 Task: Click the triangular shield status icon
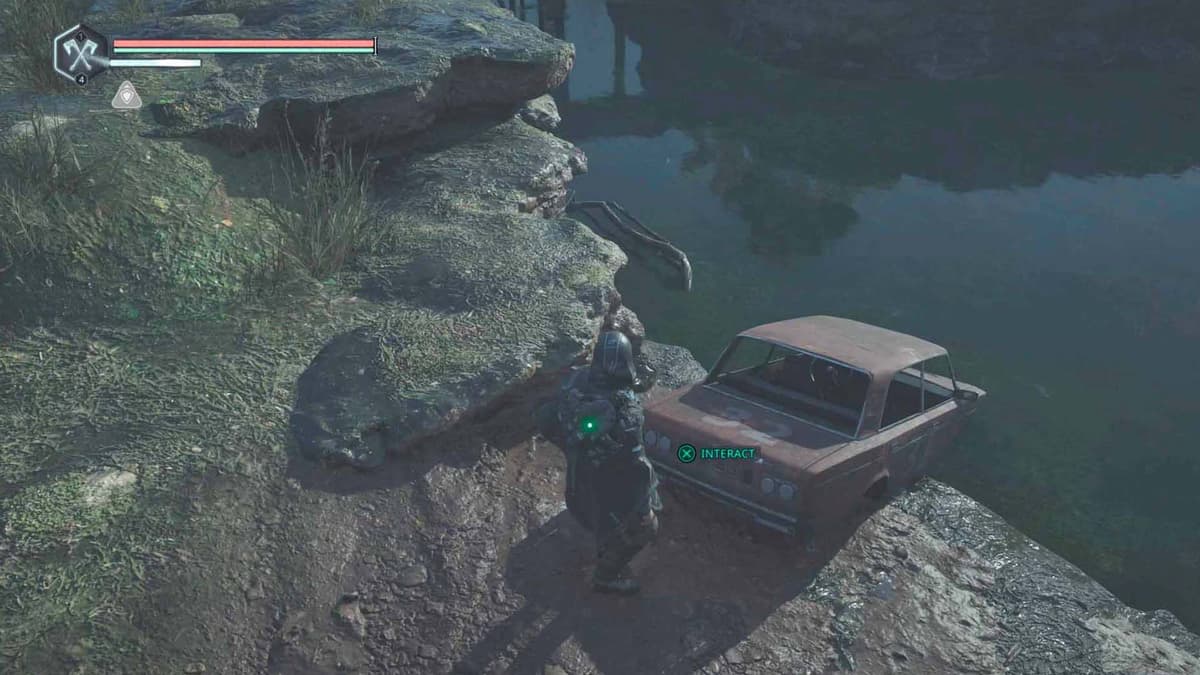coord(126,96)
